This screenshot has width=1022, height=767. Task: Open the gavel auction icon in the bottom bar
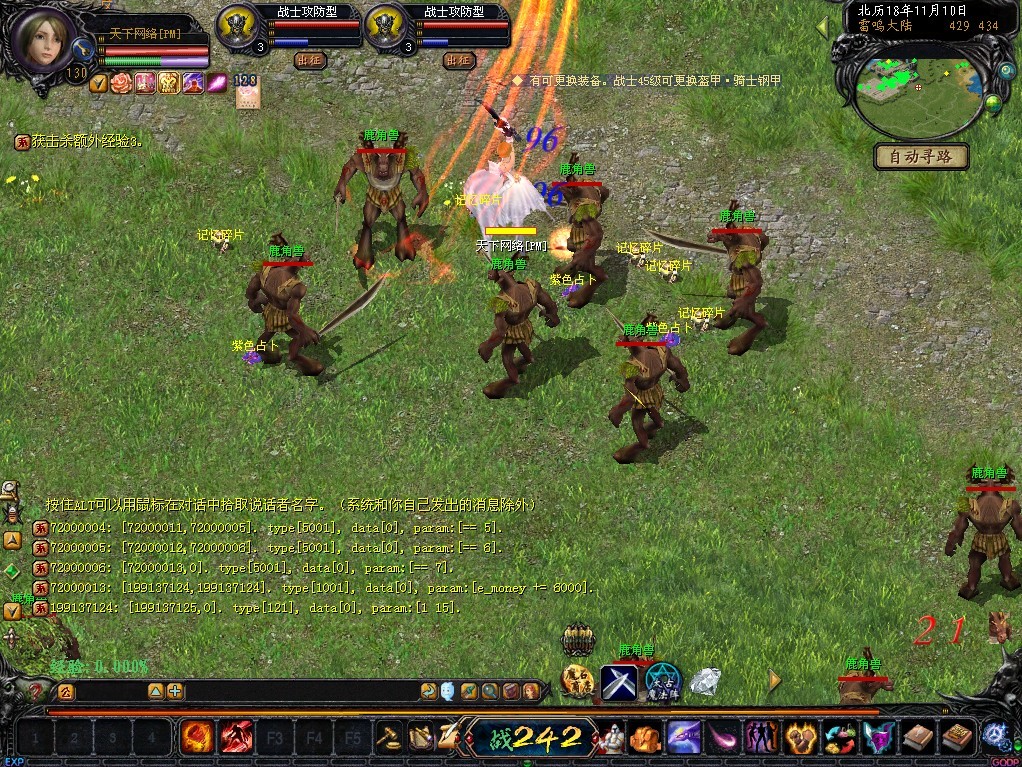click(388, 739)
